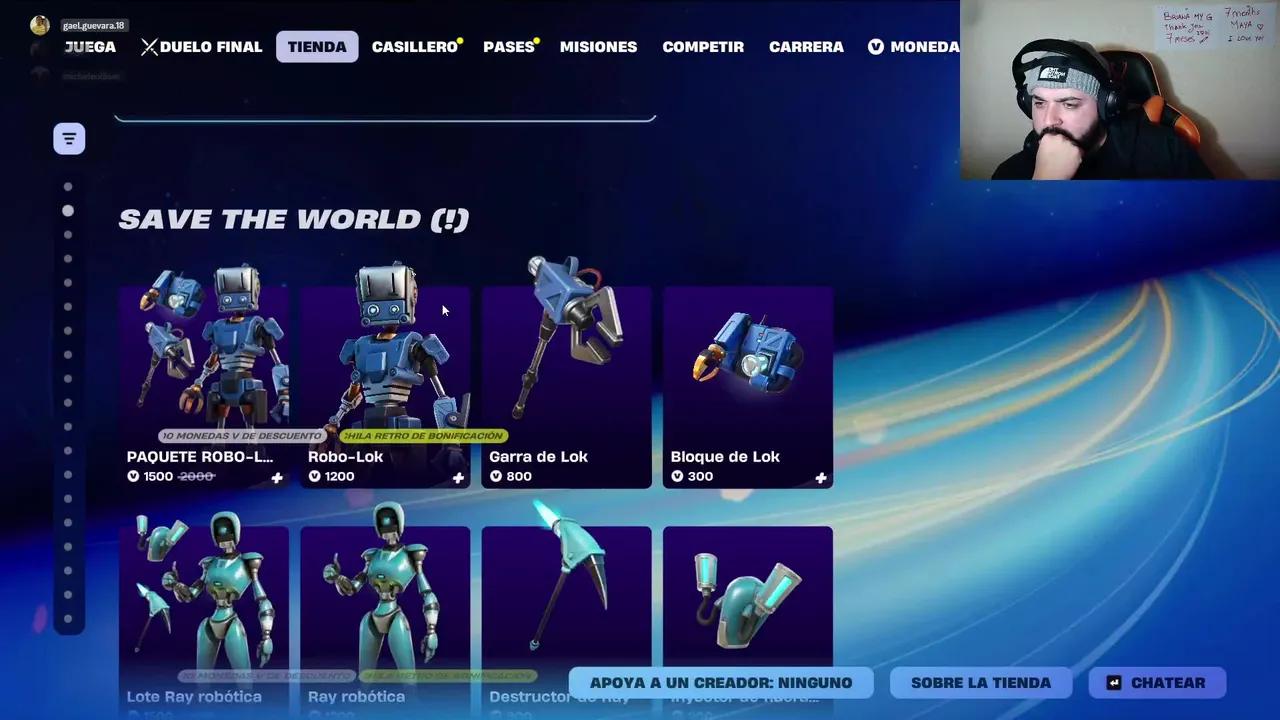The width and height of the screenshot is (1280, 720).
Task: Toggle the plus icon on the Robo-Lok card
Action: click(x=458, y=478)
